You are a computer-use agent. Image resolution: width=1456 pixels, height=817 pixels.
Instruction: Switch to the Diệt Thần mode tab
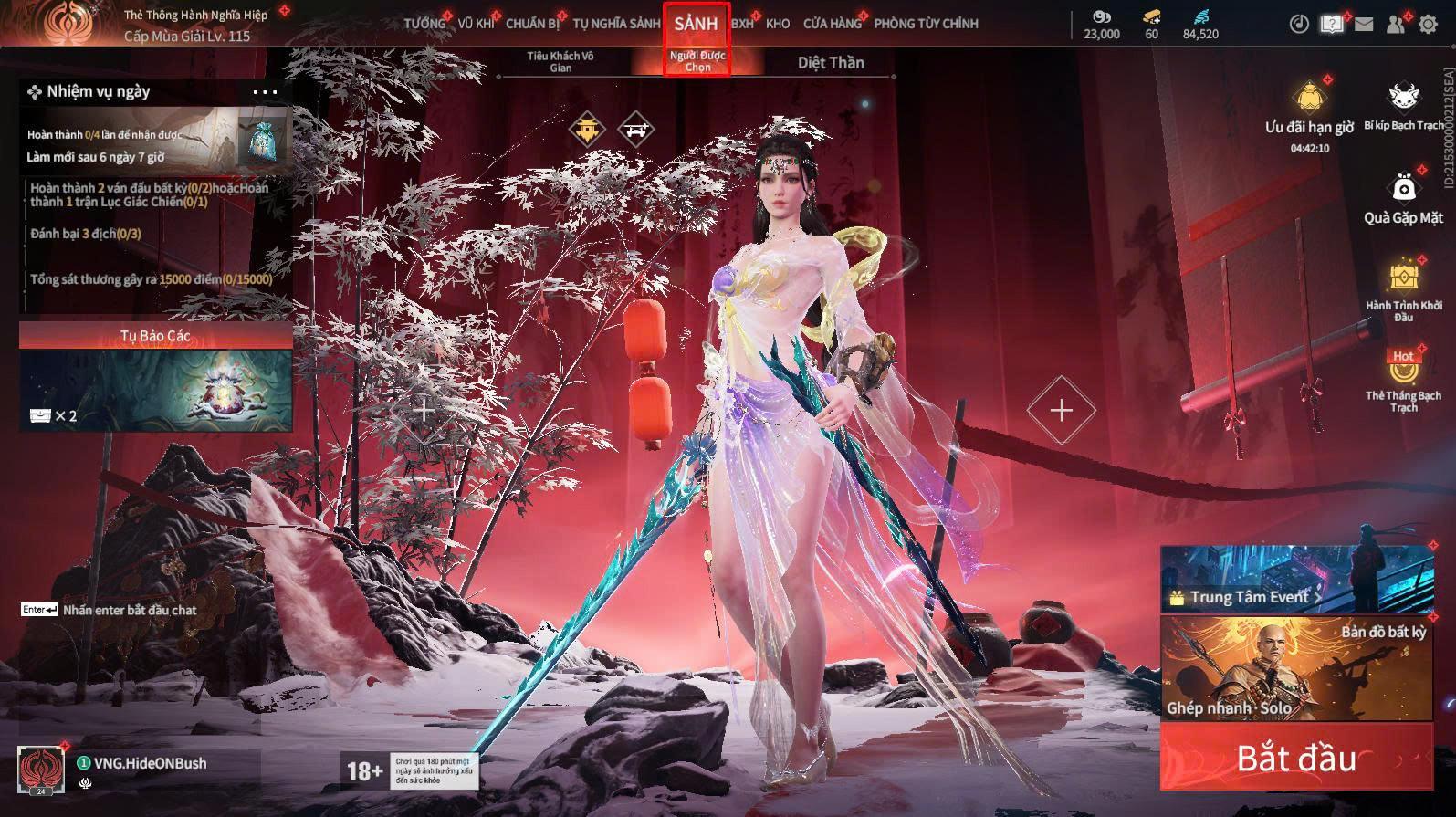point(831,62)
